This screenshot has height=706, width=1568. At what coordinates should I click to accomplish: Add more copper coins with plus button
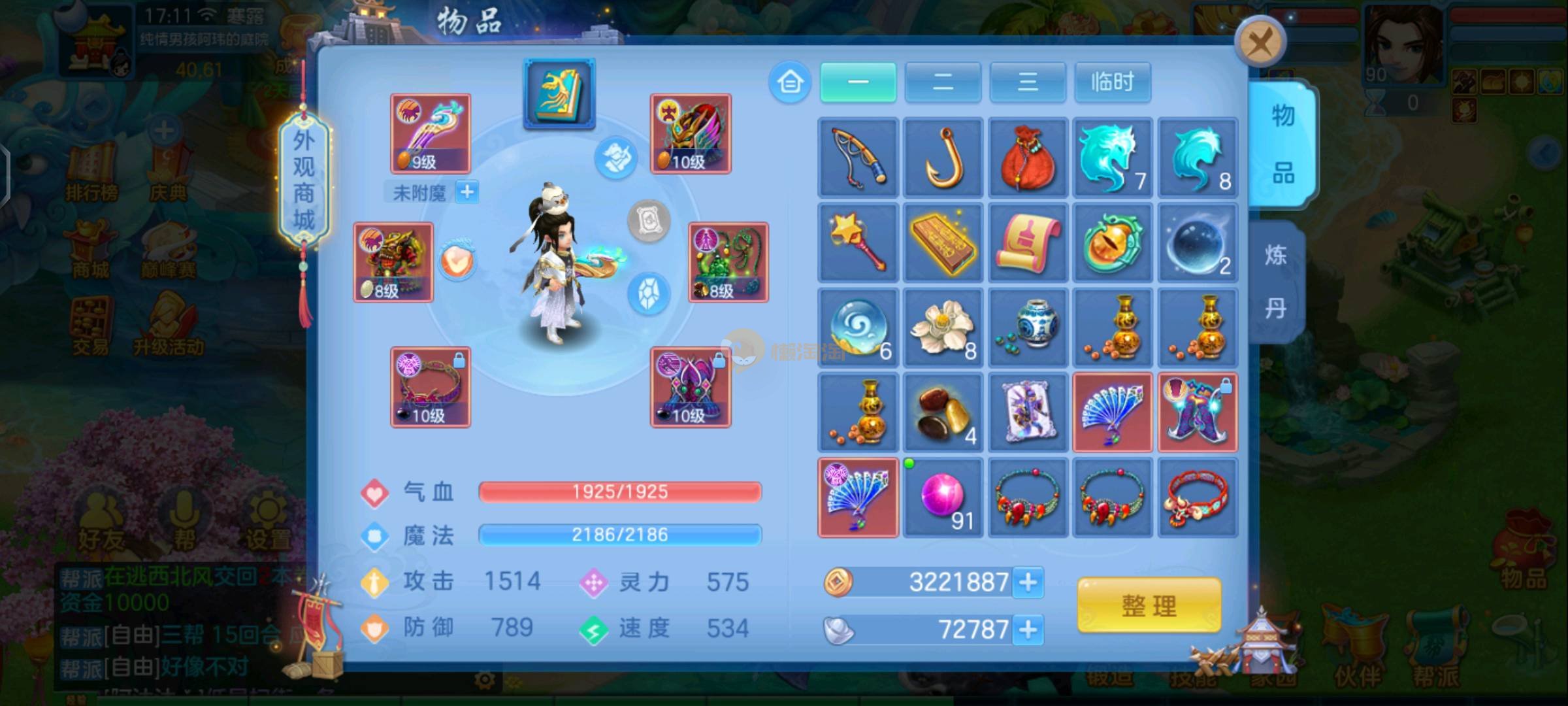coord(1028,582)
